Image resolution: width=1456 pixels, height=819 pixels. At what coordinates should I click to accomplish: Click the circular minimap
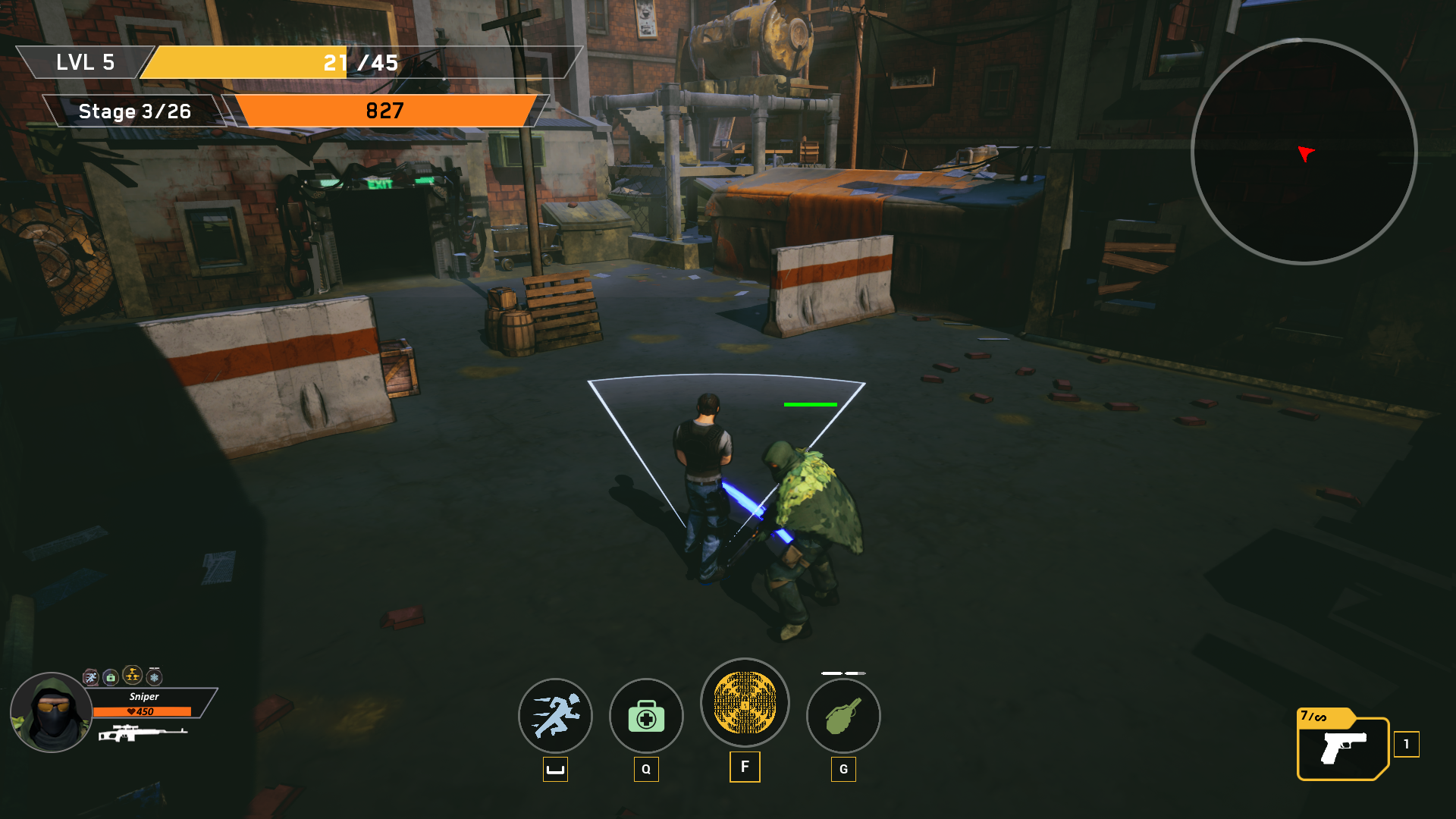[x=1304, y=152]
